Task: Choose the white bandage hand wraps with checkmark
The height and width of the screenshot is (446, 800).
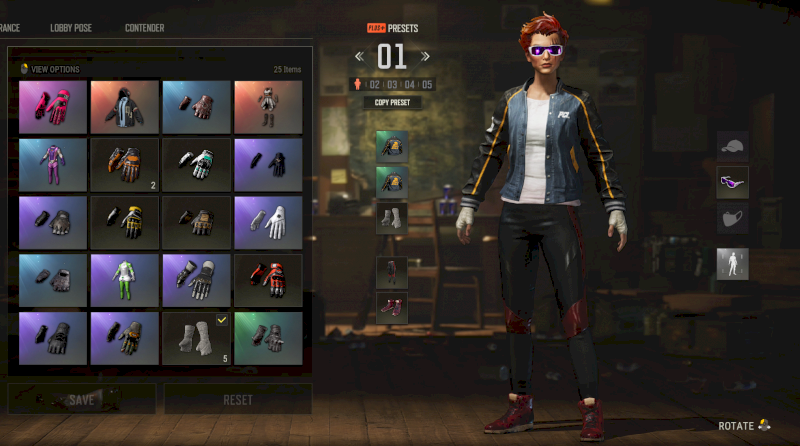Action: point(196,338)
